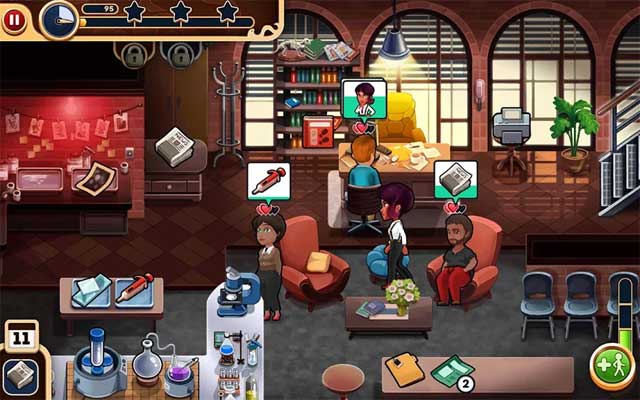Select the orange folder on the tray
The height and width of the screenshot is (400, 640).
pos(407,369)
